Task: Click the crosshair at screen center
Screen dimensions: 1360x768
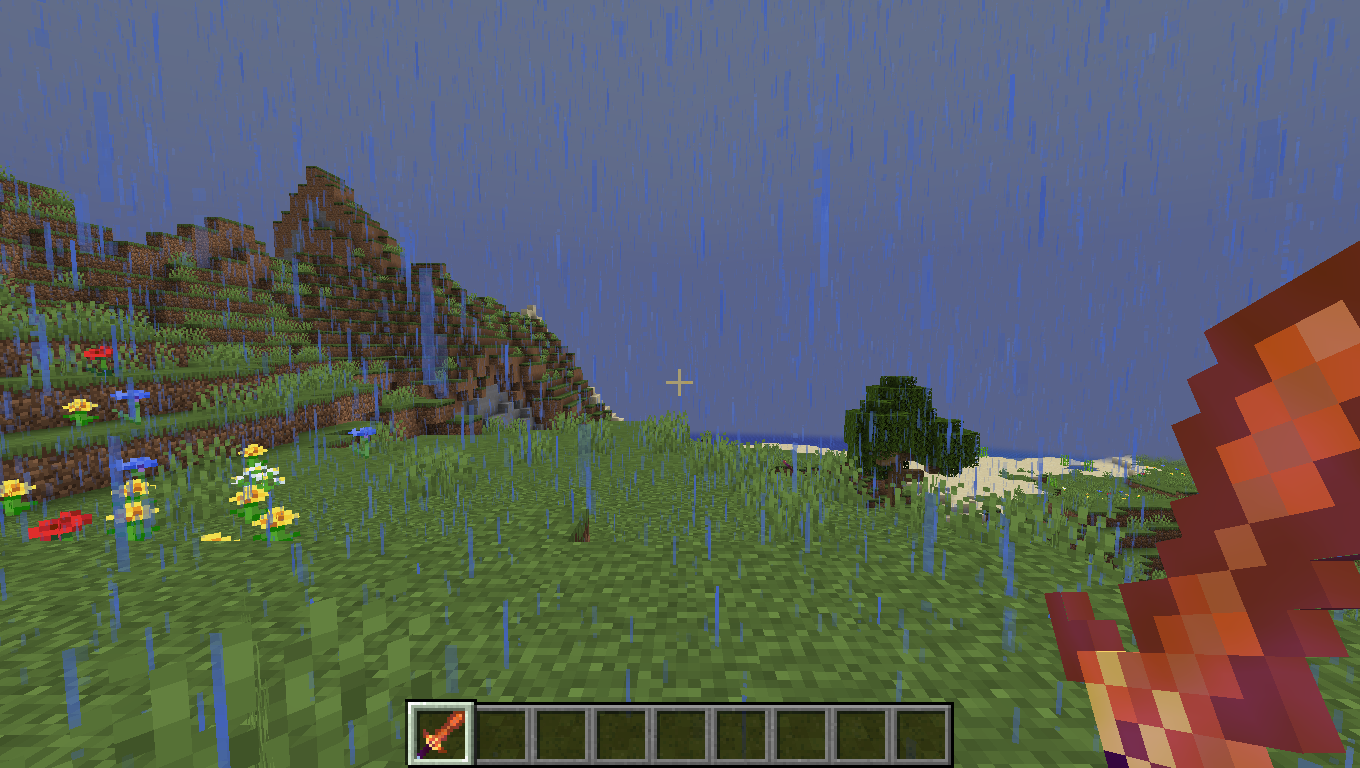Action: (679, 381)
